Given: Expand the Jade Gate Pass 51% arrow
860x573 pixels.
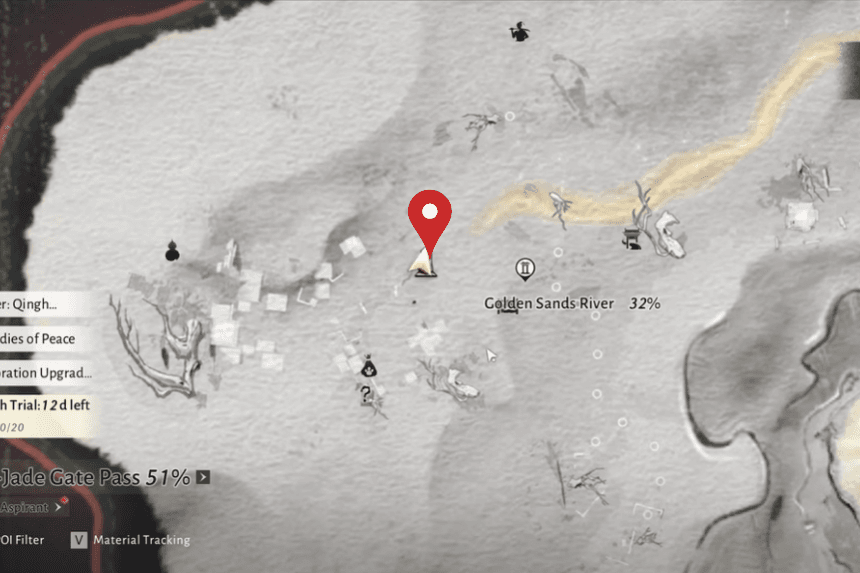Looking at the screenshot, I should click(204, 477).
